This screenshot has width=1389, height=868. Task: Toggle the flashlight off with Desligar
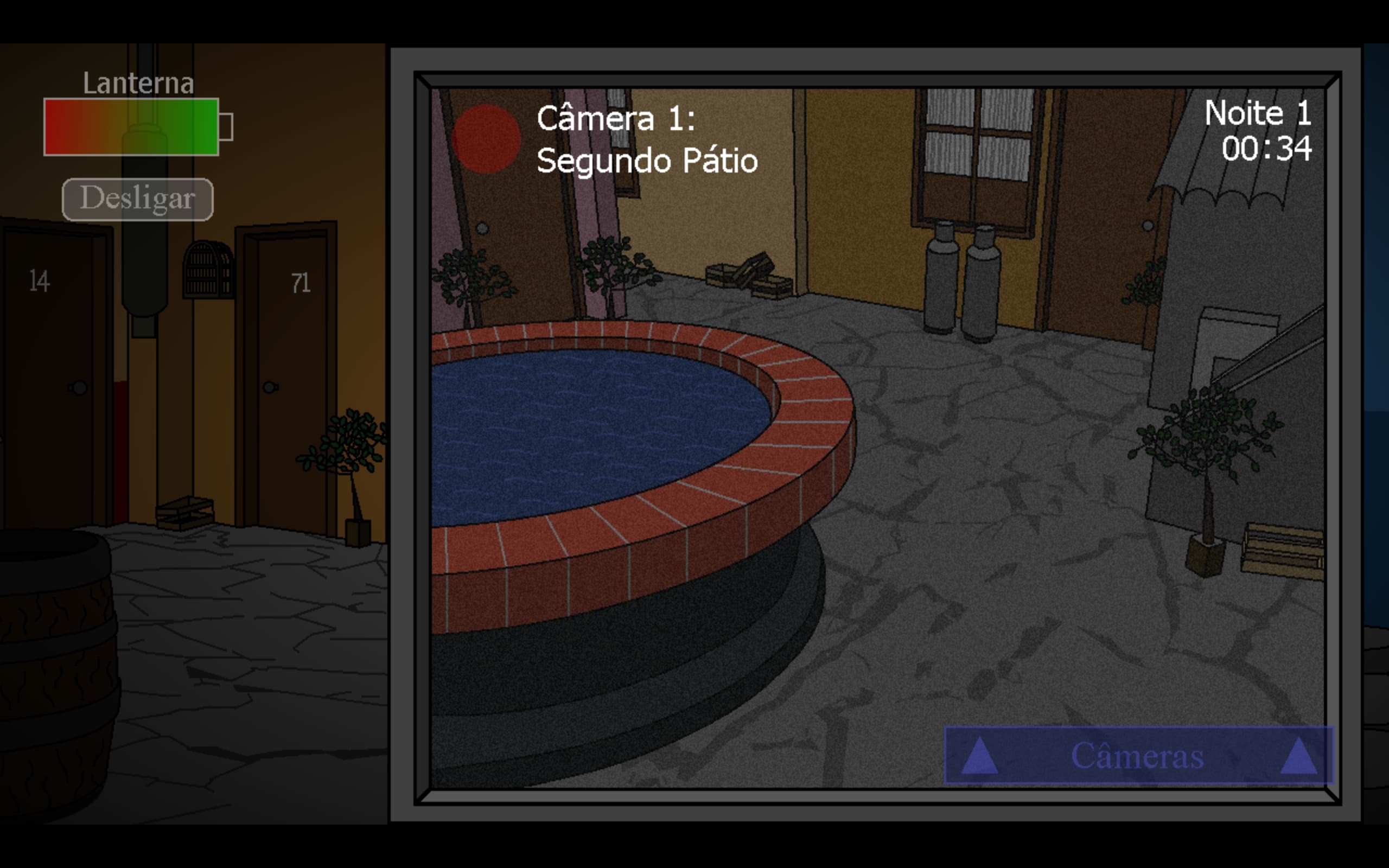[138, 198]
